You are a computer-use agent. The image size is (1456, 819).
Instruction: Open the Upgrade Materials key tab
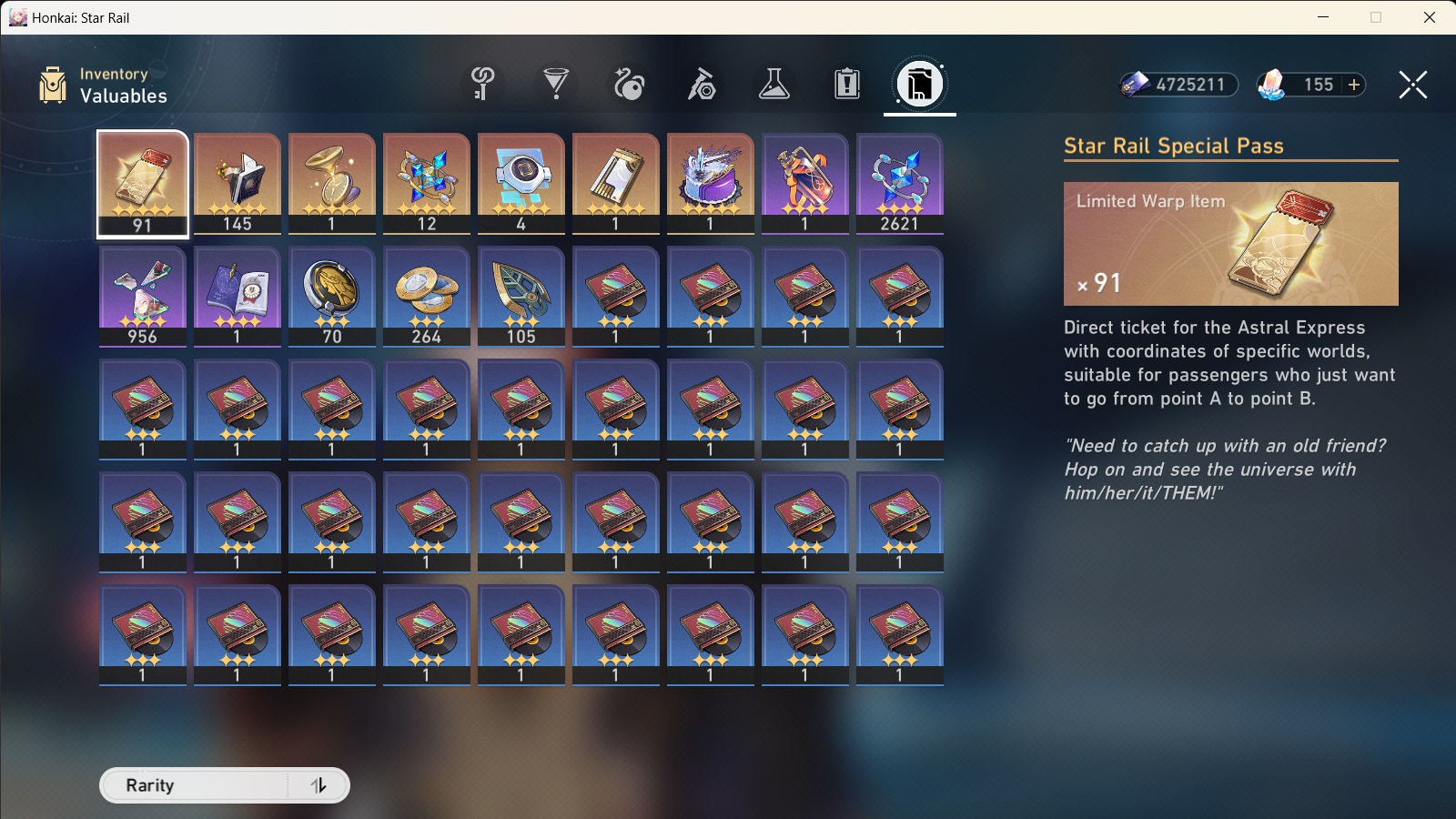(481, 84)
